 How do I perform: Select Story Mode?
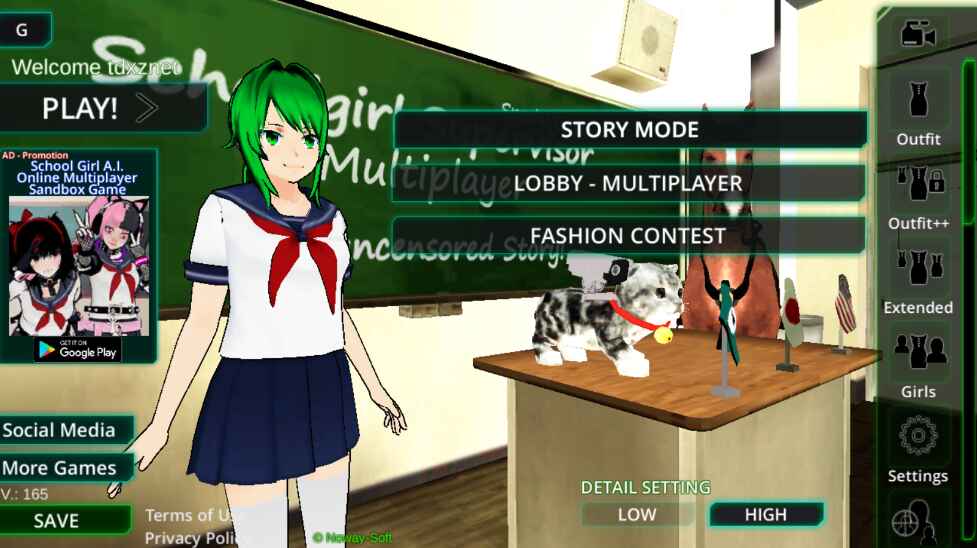tap(629, 130)
